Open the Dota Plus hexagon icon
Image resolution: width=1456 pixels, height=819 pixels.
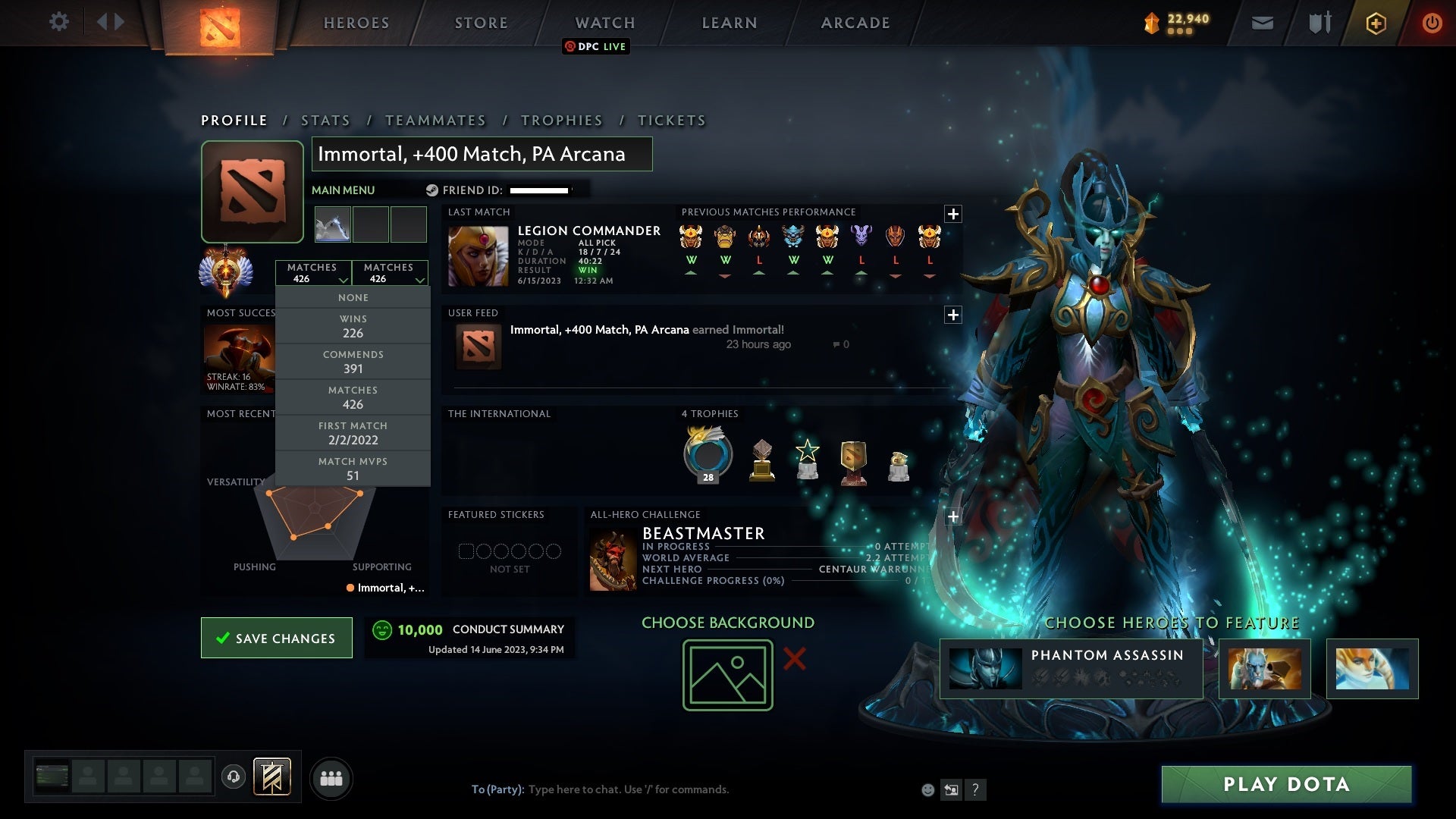coord(1376,23)
